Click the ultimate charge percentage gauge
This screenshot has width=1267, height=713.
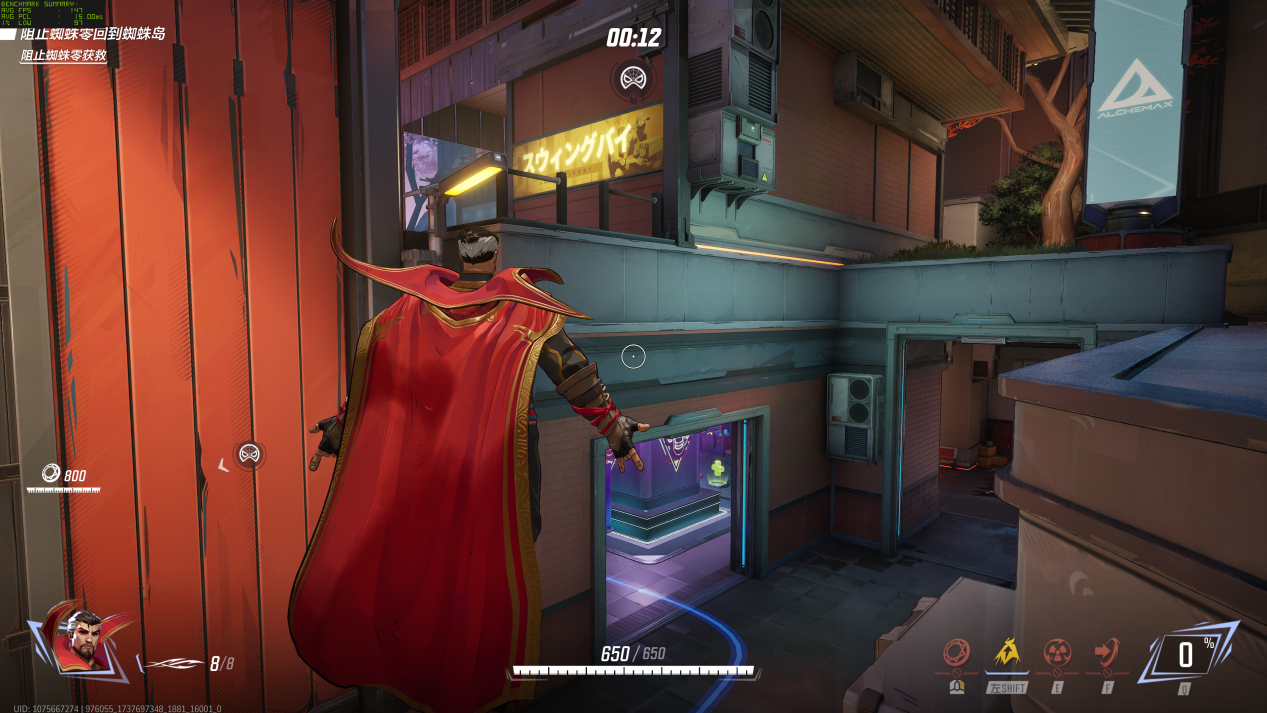pos(1186,656)
